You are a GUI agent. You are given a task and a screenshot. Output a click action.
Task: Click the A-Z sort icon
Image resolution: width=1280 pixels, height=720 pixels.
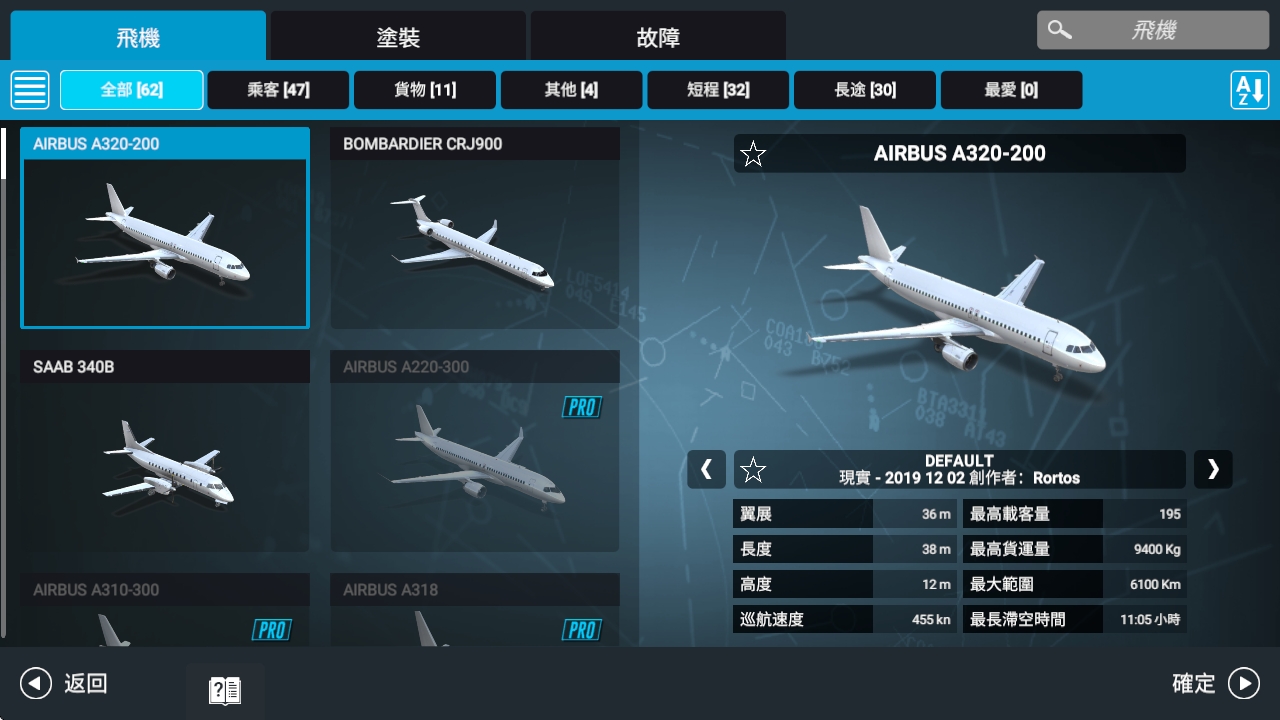click(1250, 89)
